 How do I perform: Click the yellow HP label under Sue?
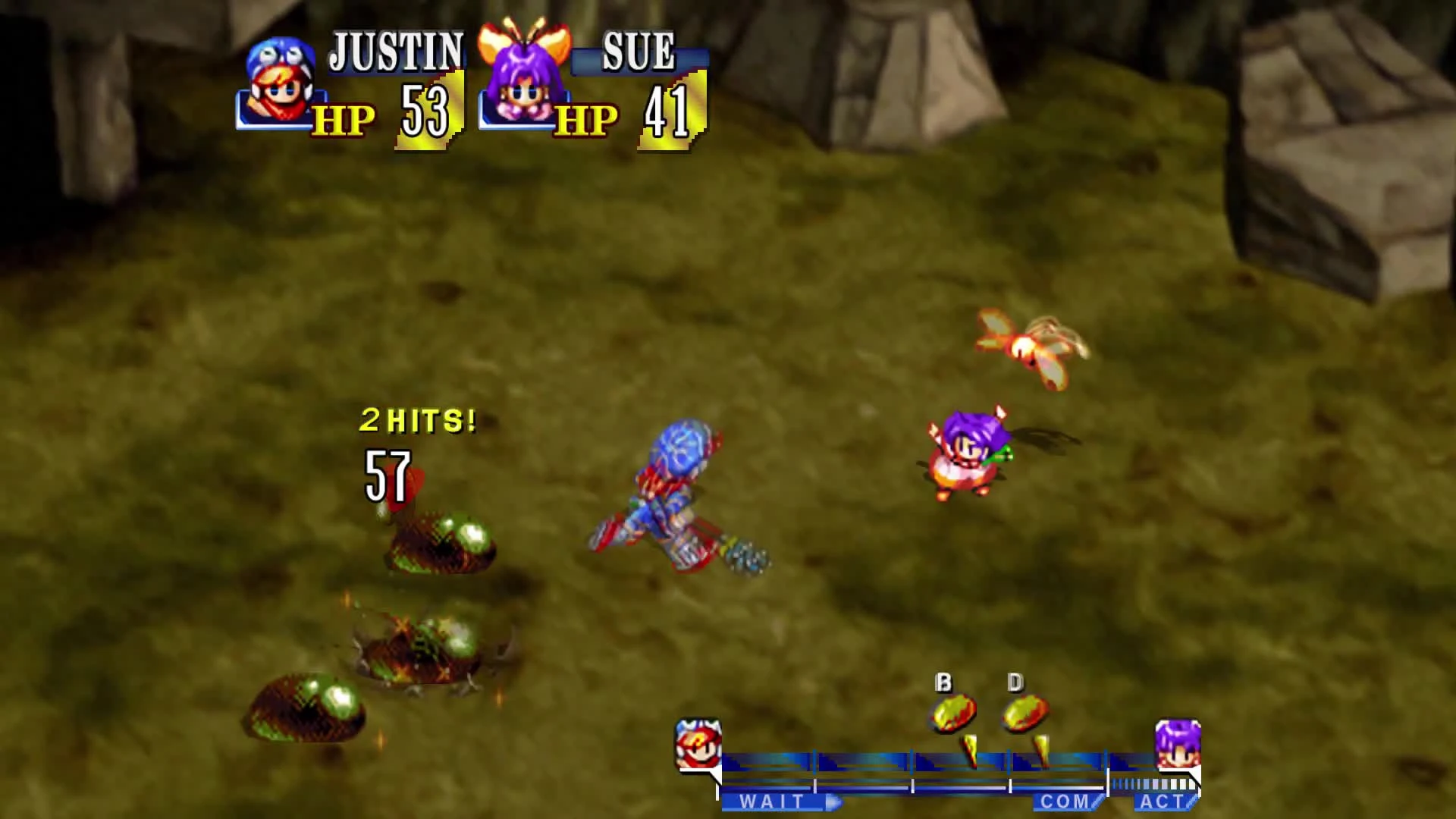point(585,120)
